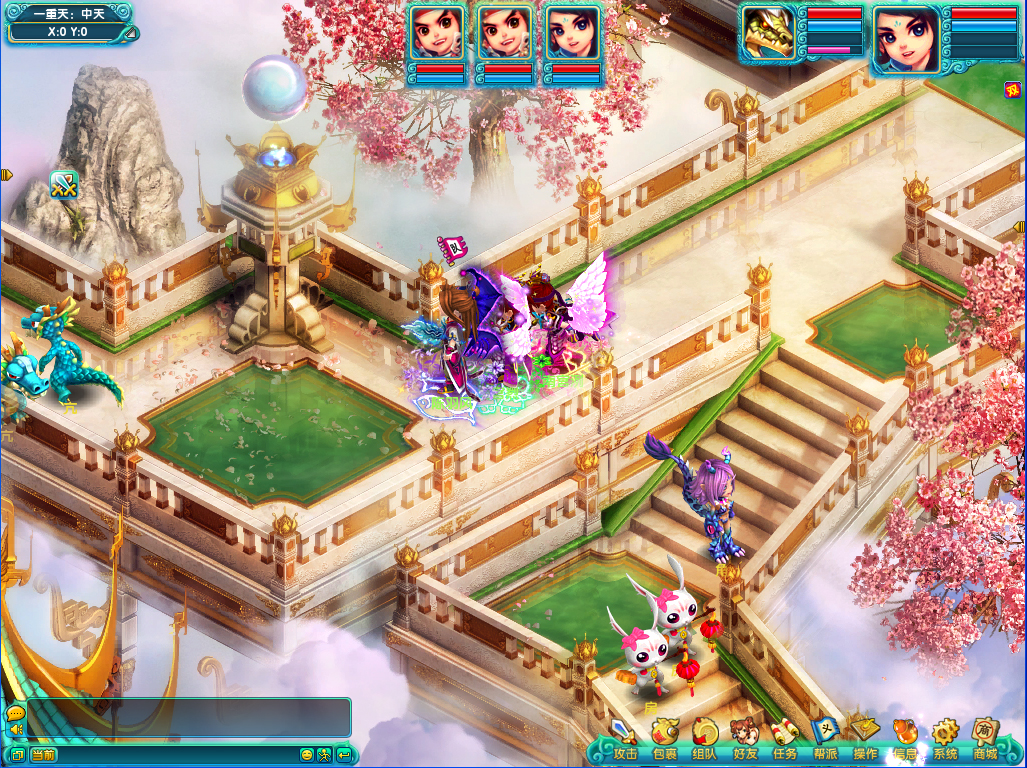Switch the 当前 chat channel selector
Viewport: 1027px width, 768px height.
pyautogui.click(x=43, y=754)
